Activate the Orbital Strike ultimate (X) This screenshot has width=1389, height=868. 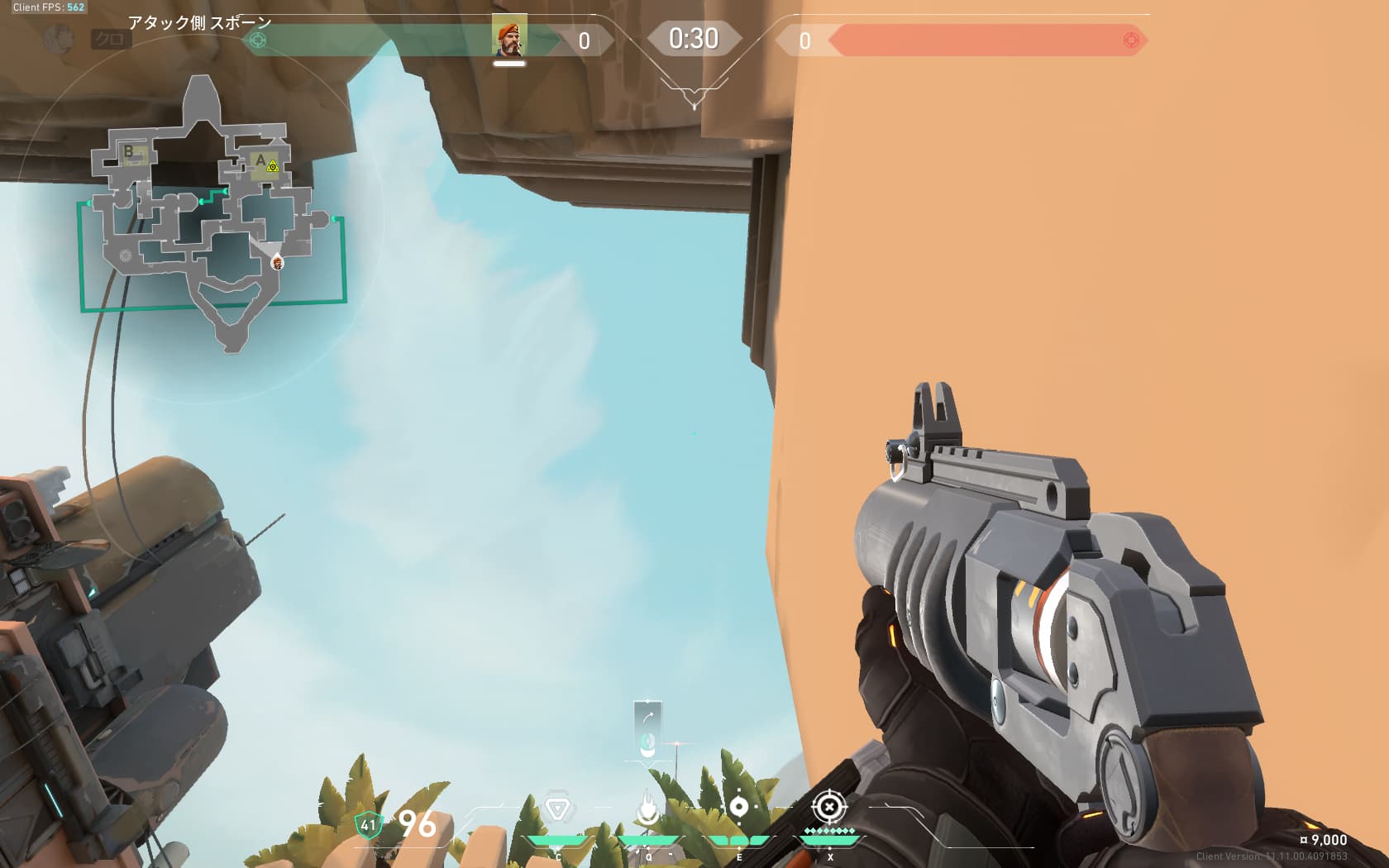pos(829,807)
